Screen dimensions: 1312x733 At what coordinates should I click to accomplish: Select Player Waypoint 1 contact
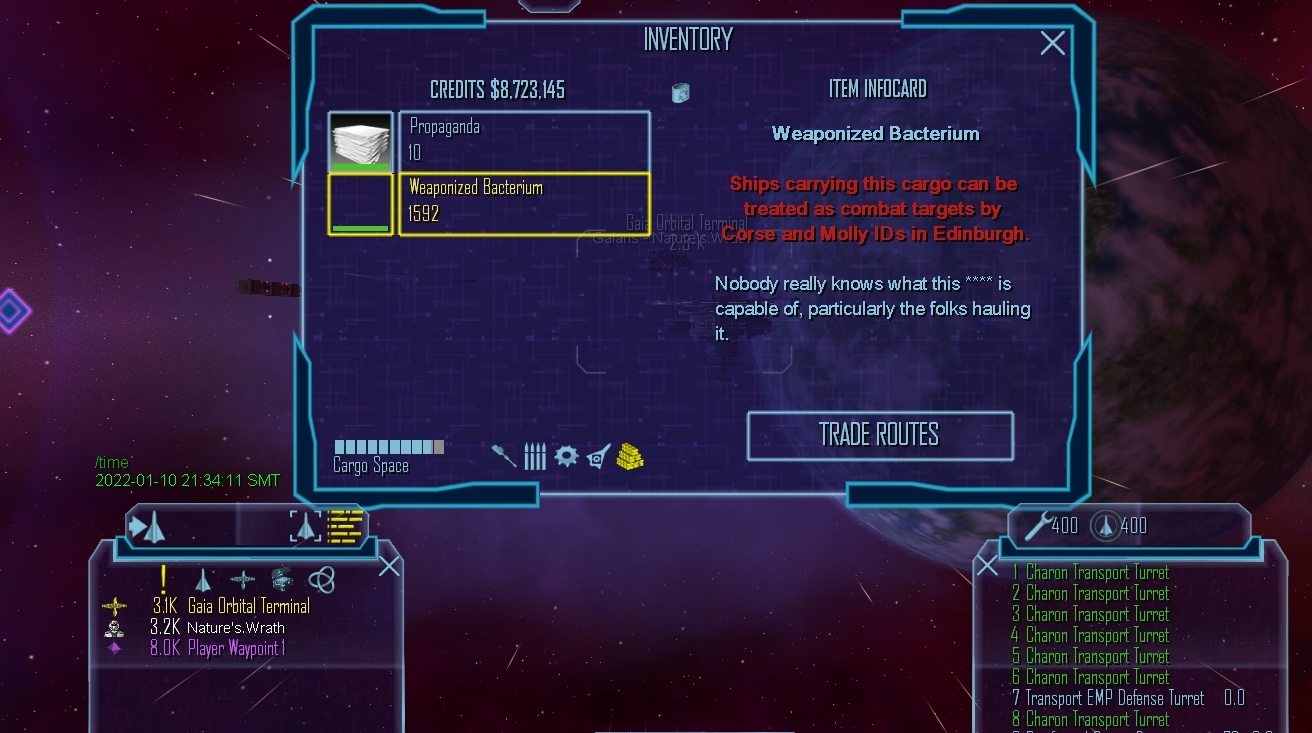[236, 648]
